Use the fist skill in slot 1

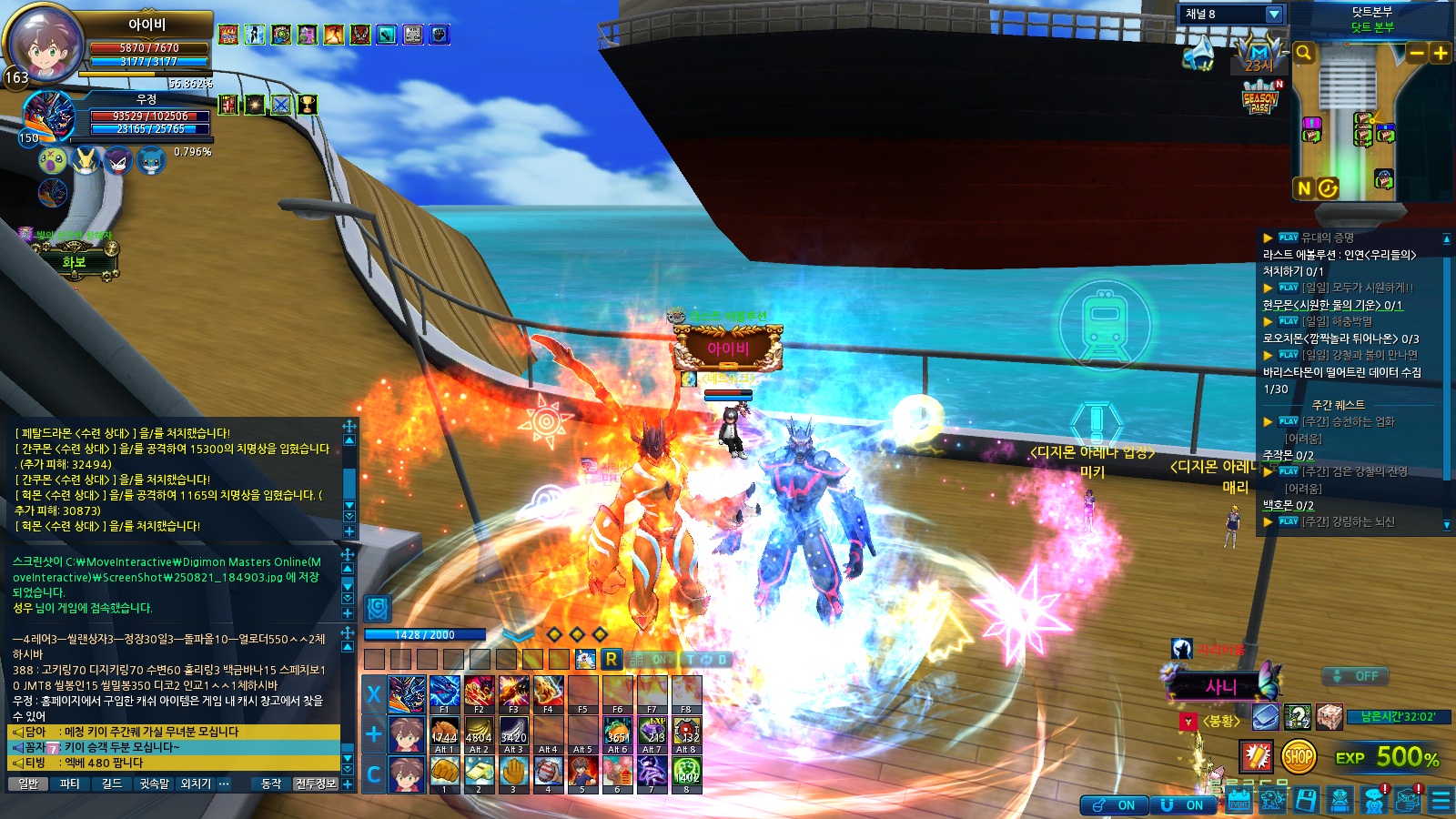tap(444, 773)
